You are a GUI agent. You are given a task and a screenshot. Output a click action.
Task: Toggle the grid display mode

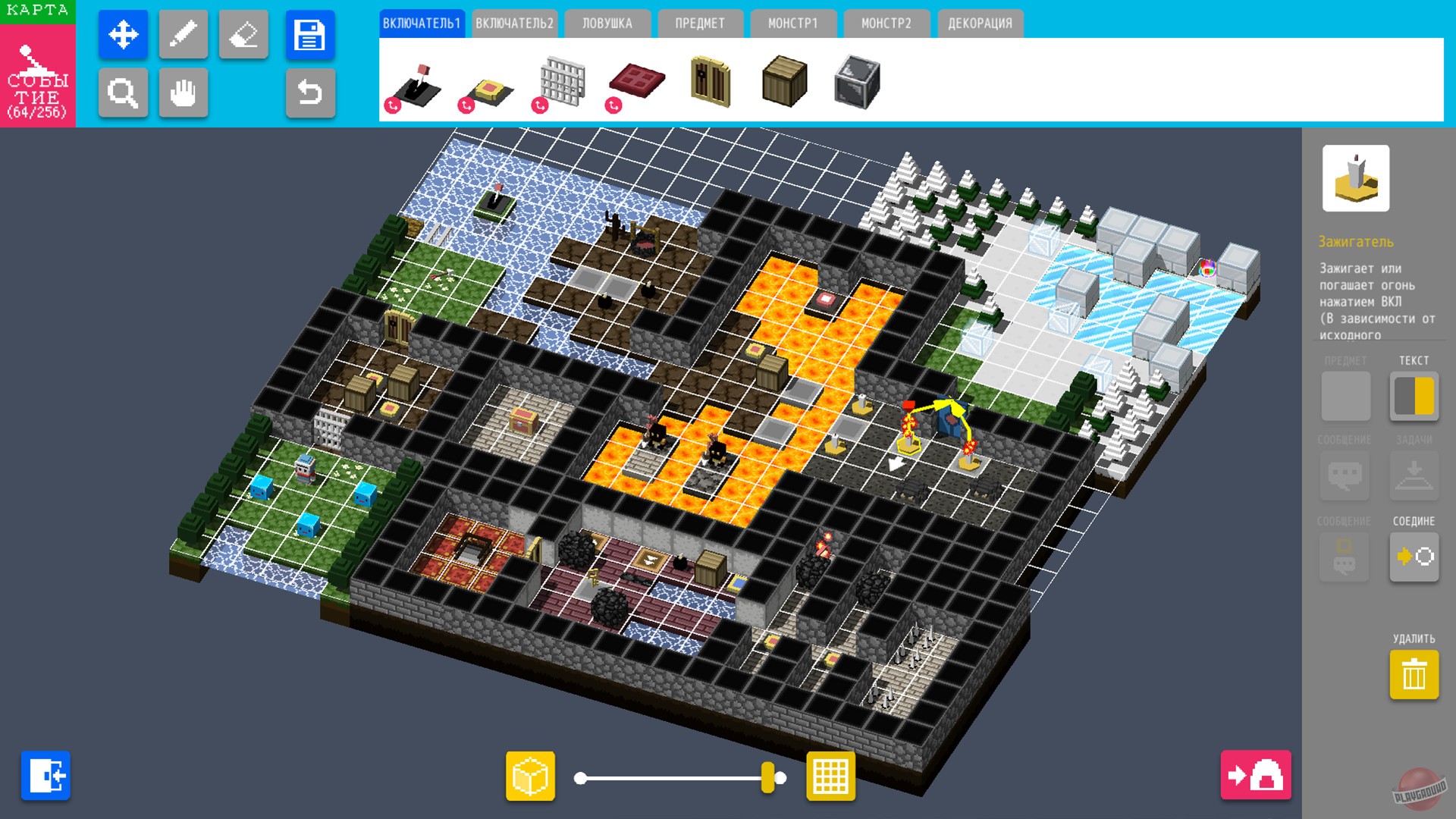[830, 776]
